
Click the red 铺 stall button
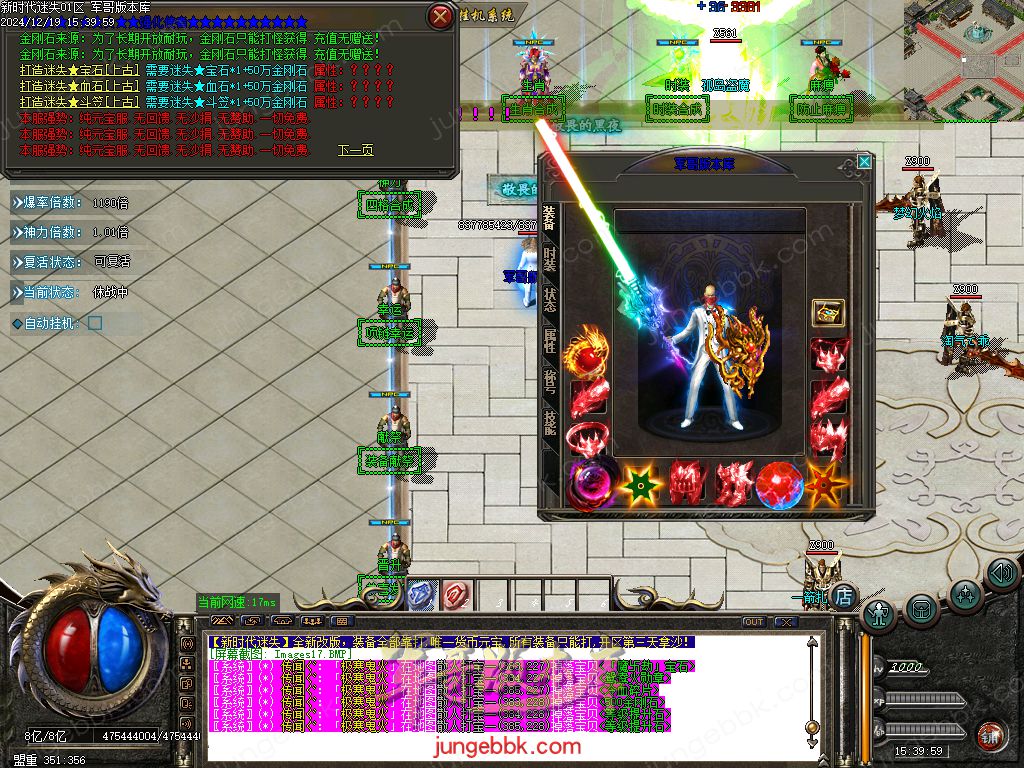990,735
